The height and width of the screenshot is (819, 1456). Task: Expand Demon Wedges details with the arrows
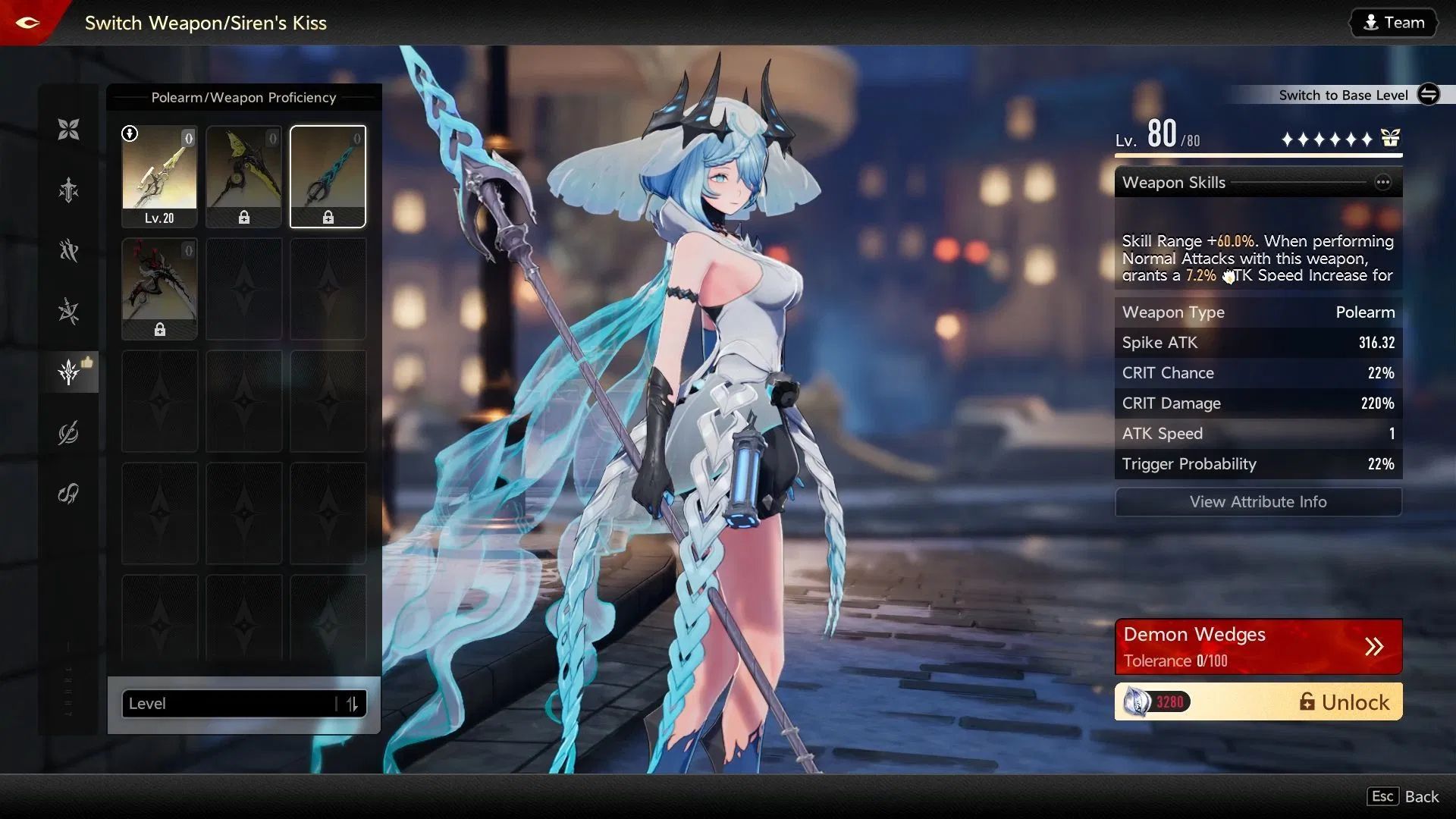click(x=1374, y=646)
